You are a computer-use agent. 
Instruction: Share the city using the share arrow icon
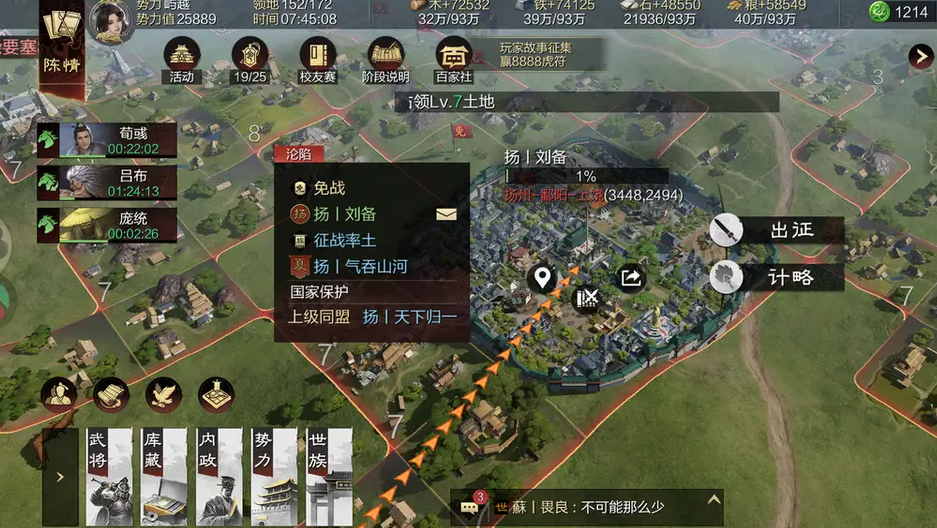point(631,277)
